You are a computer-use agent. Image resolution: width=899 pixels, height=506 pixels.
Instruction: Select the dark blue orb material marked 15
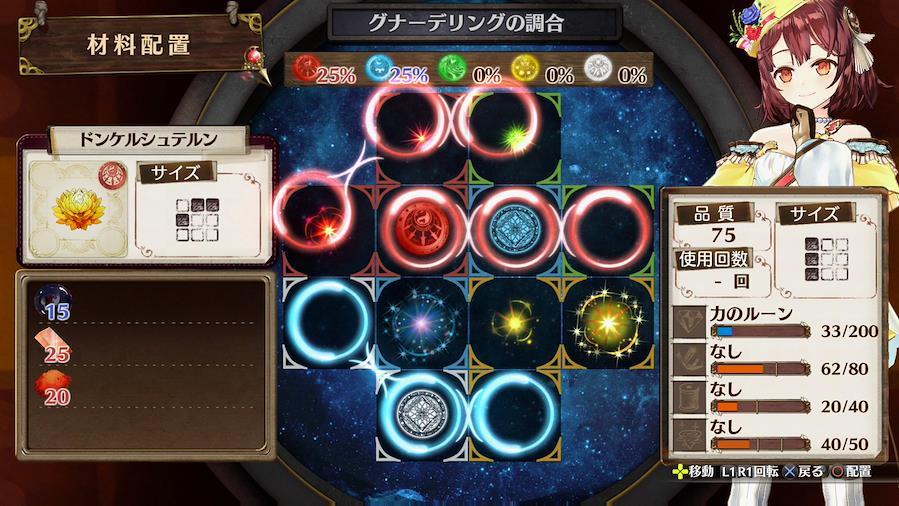click(52, 302)
